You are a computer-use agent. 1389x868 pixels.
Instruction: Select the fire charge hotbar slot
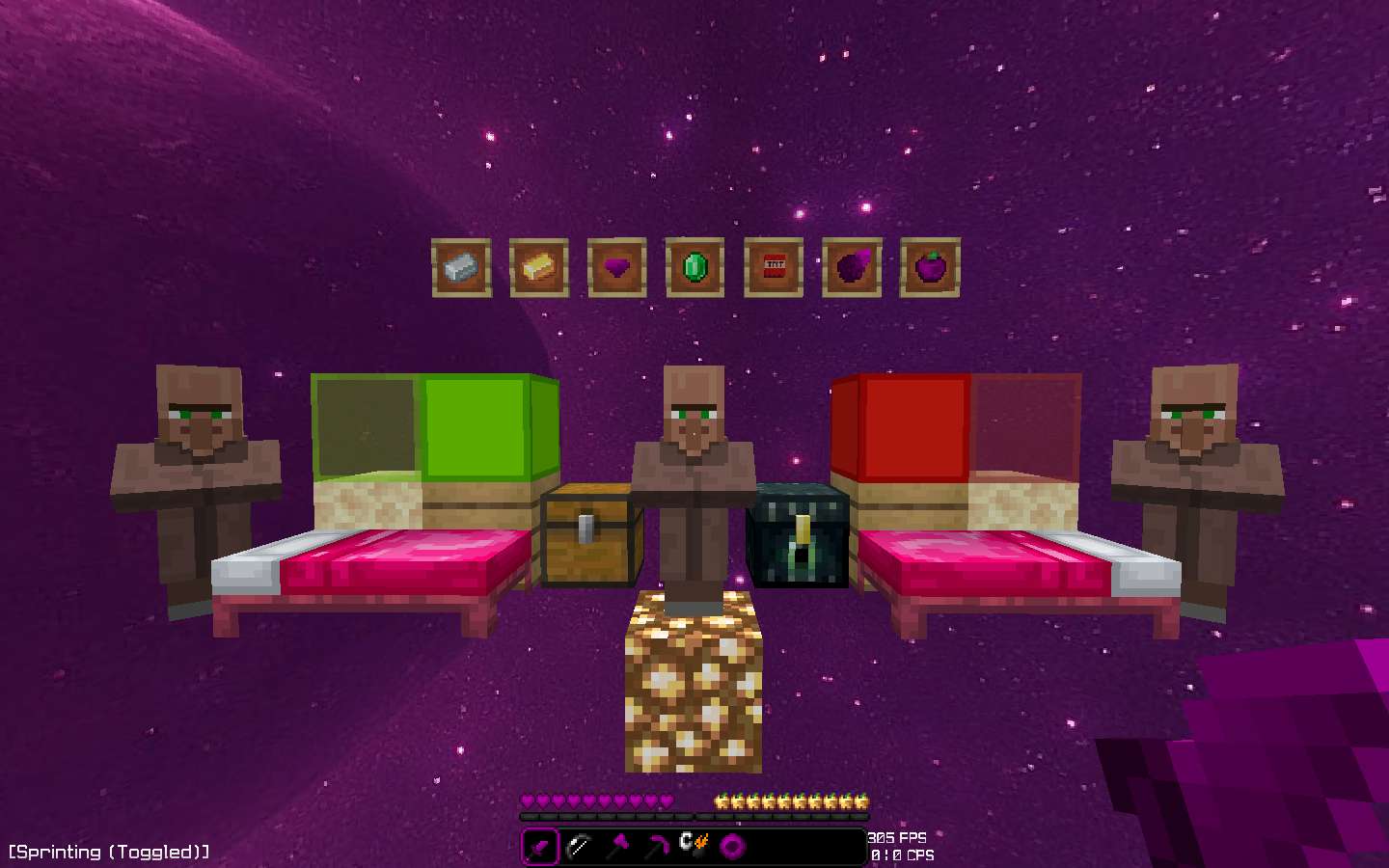694,846
